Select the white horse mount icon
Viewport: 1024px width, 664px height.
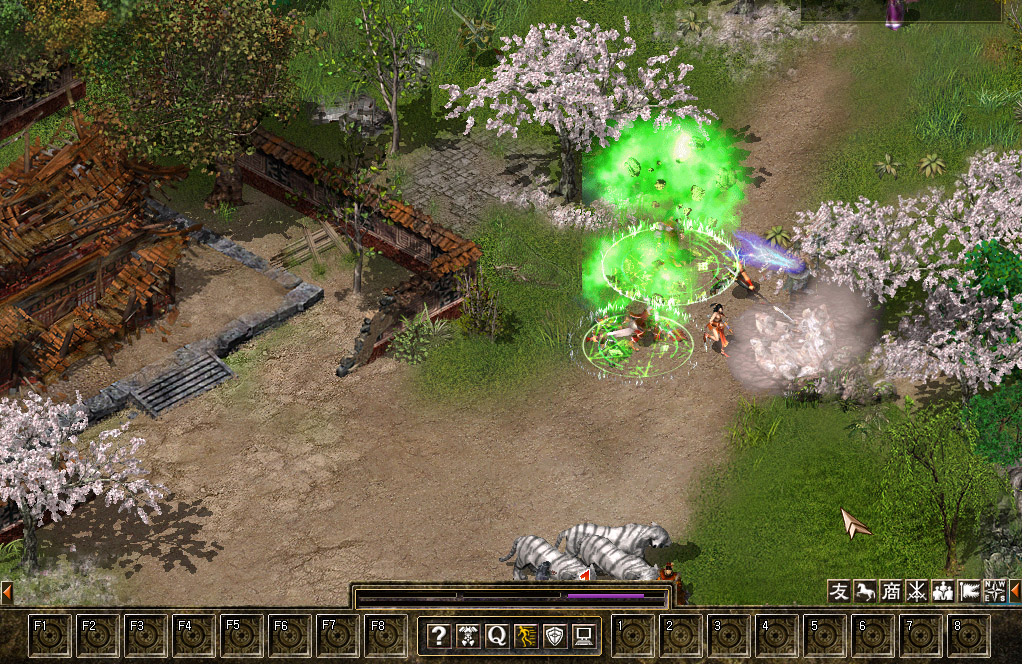point(865,591)
